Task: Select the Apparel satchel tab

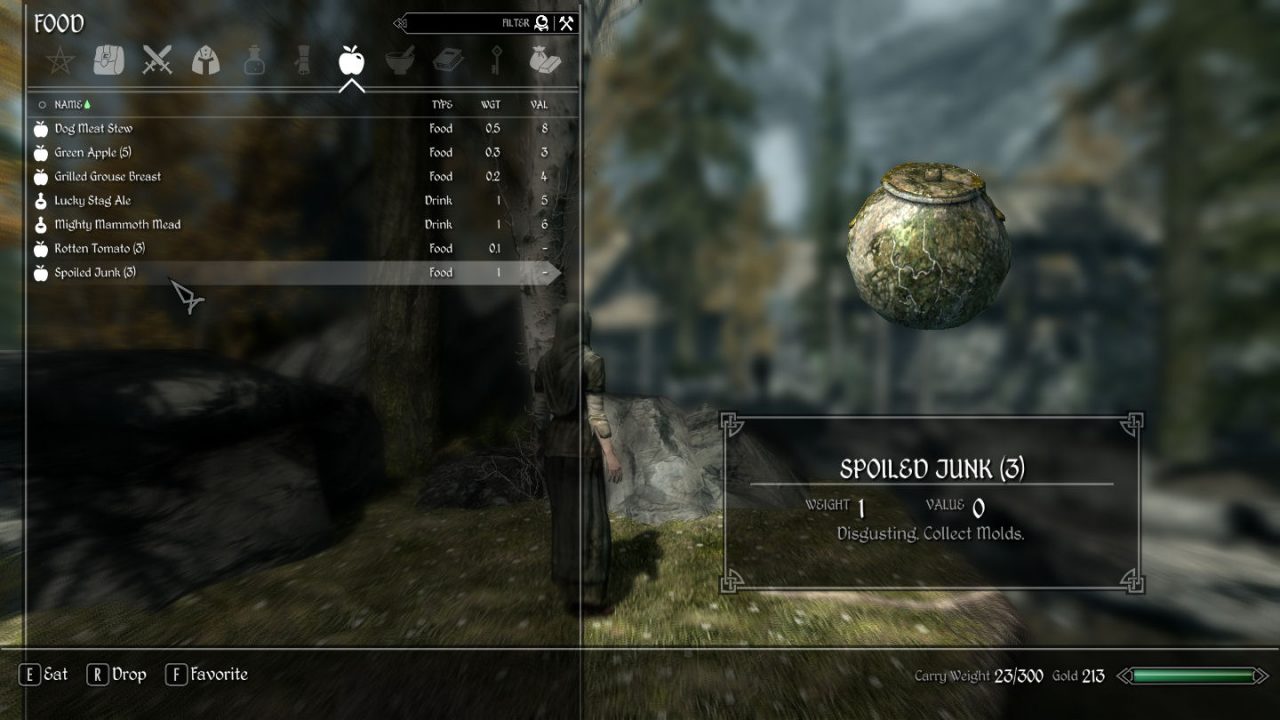Action: (x=107, y=58)
